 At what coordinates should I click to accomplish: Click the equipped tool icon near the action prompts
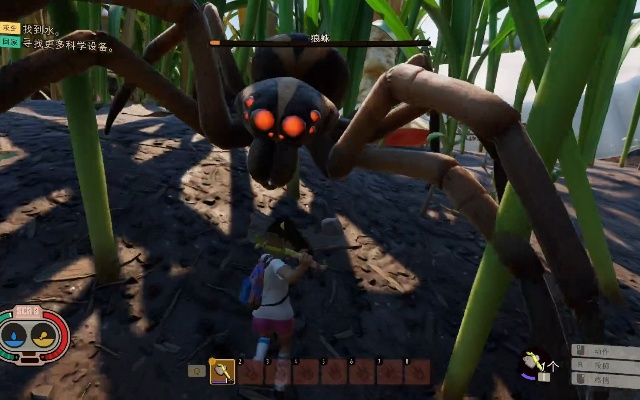(x=533, y=361)
